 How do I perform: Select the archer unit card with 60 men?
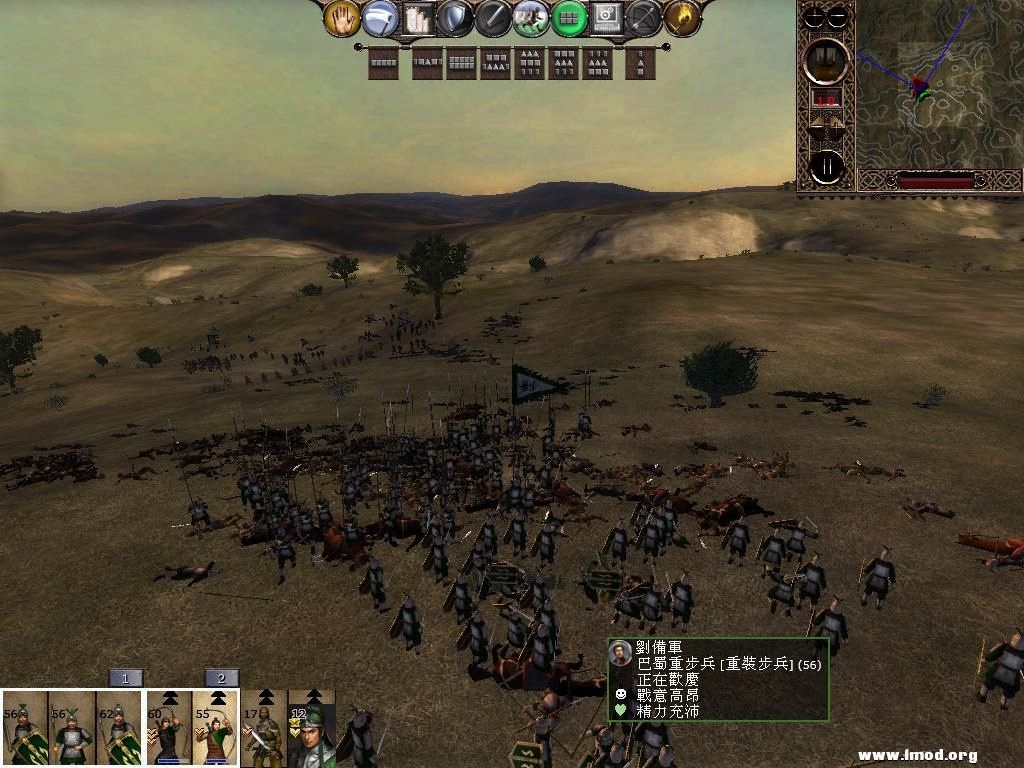point(168,728)
